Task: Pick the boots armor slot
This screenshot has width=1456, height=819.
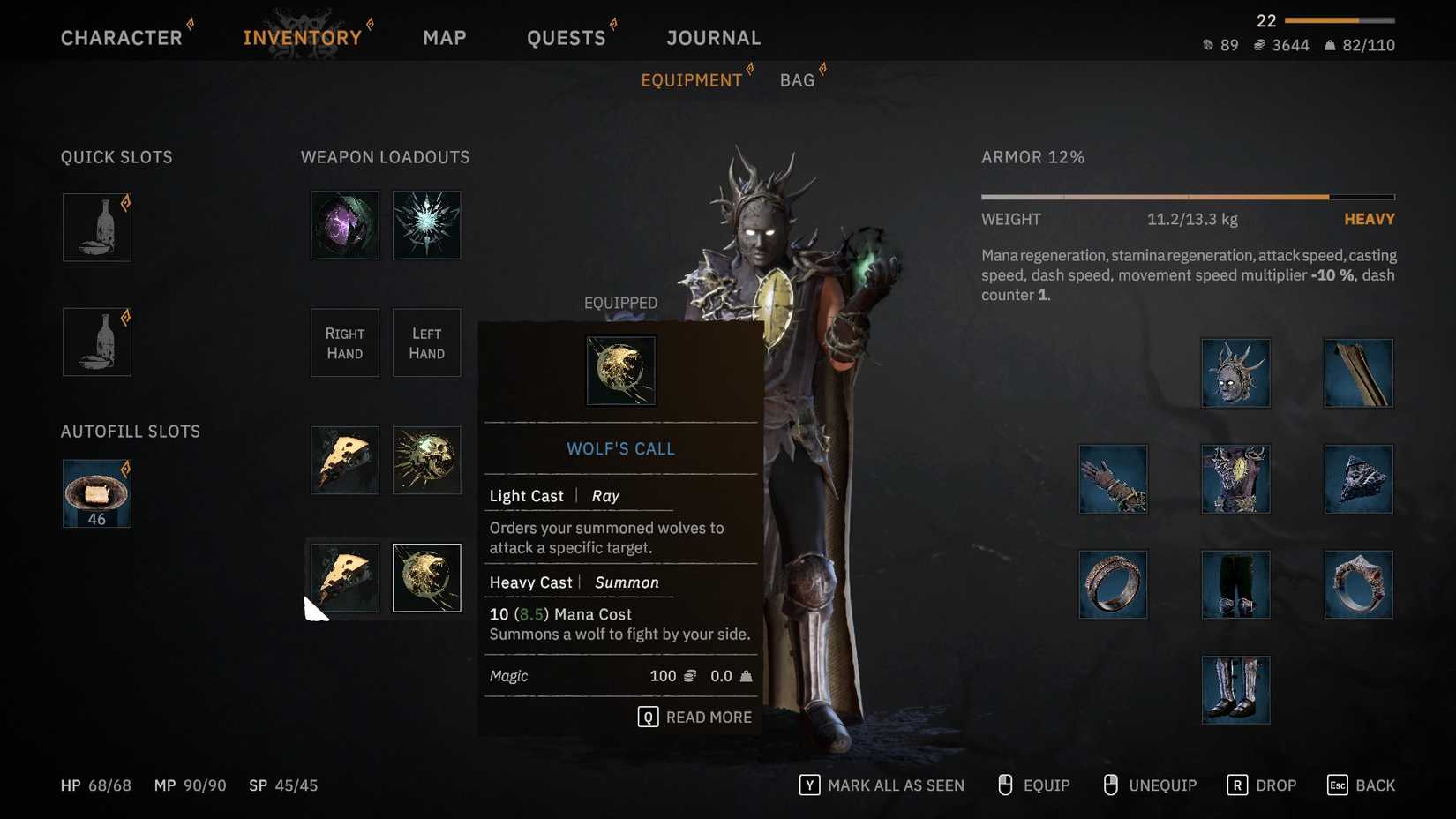Action: 1235,690
